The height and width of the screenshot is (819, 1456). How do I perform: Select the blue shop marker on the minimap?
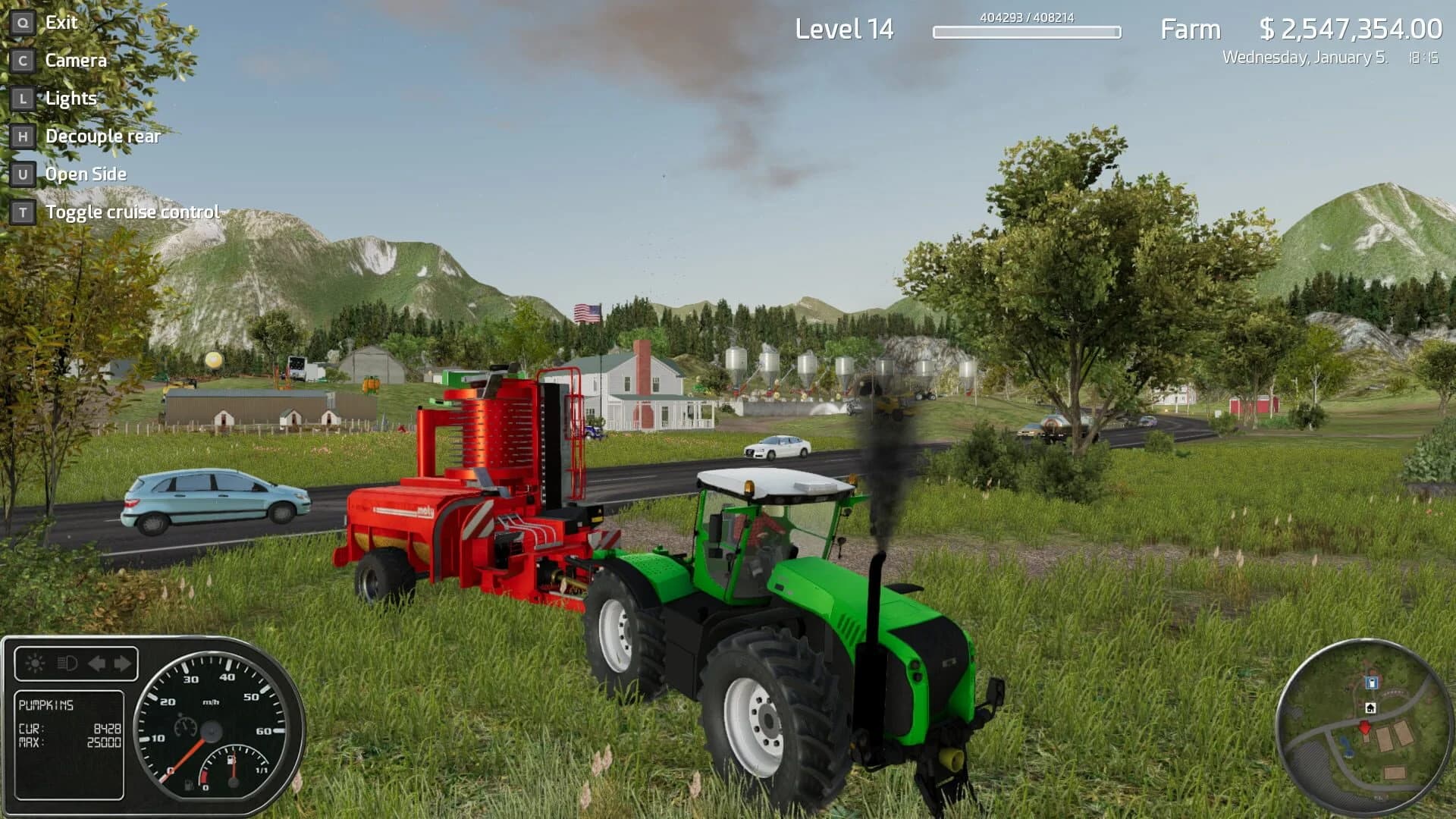tap(1371, 682)
